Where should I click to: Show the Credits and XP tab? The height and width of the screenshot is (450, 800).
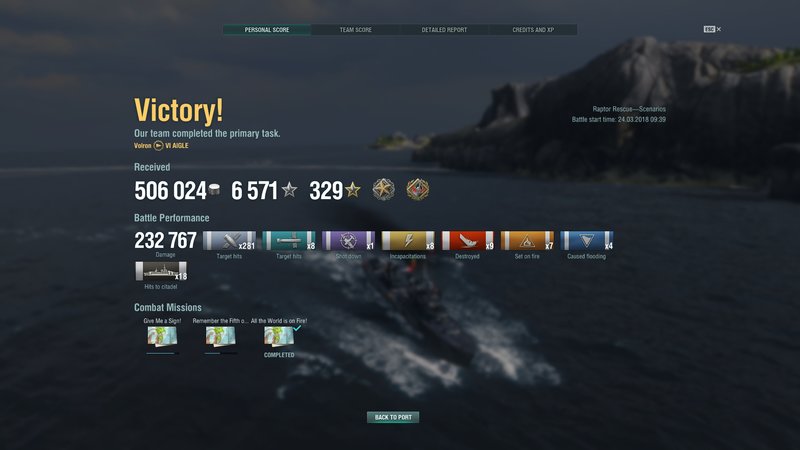532,30
